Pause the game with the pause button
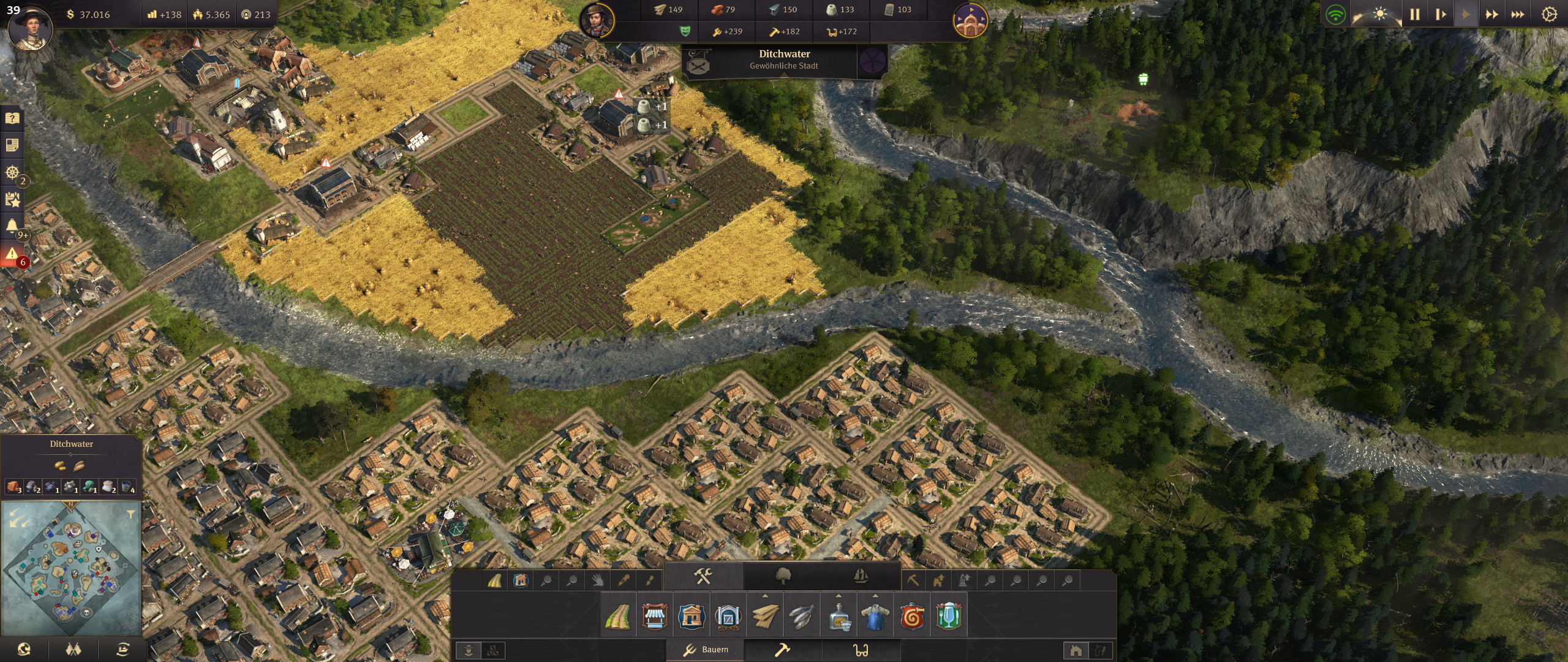1568x662 pixels. click(1415, 12)
